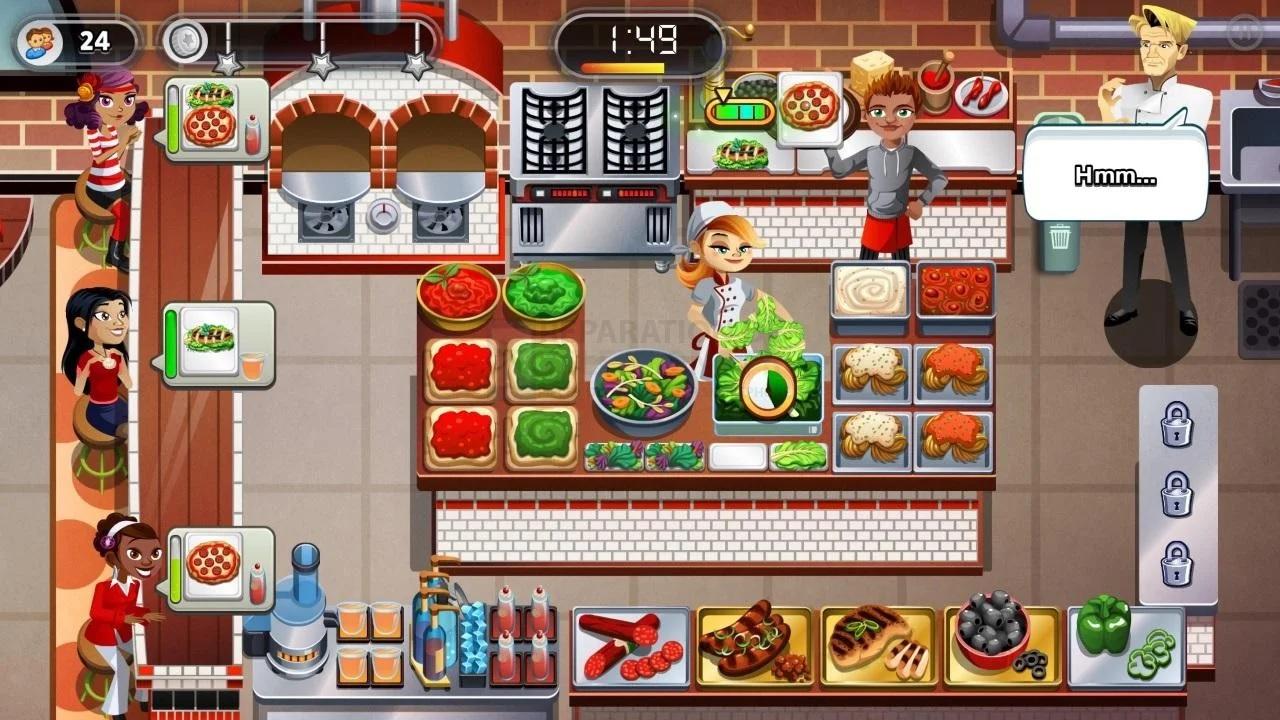Open the silver coin currency display
The width and height of the screenshot is (1280, 720).
click(x=183, y=38)
